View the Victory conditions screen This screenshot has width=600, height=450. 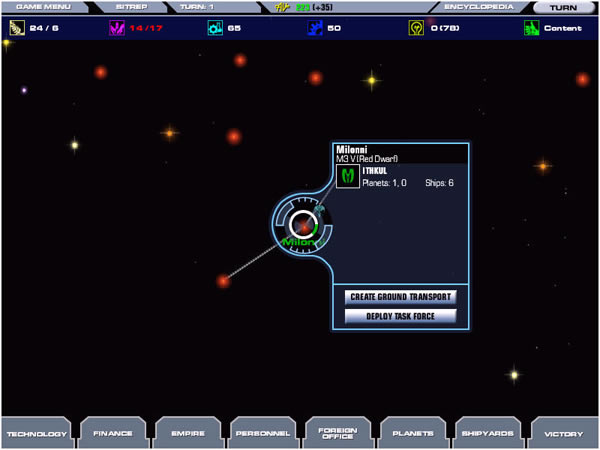[562, 433]
